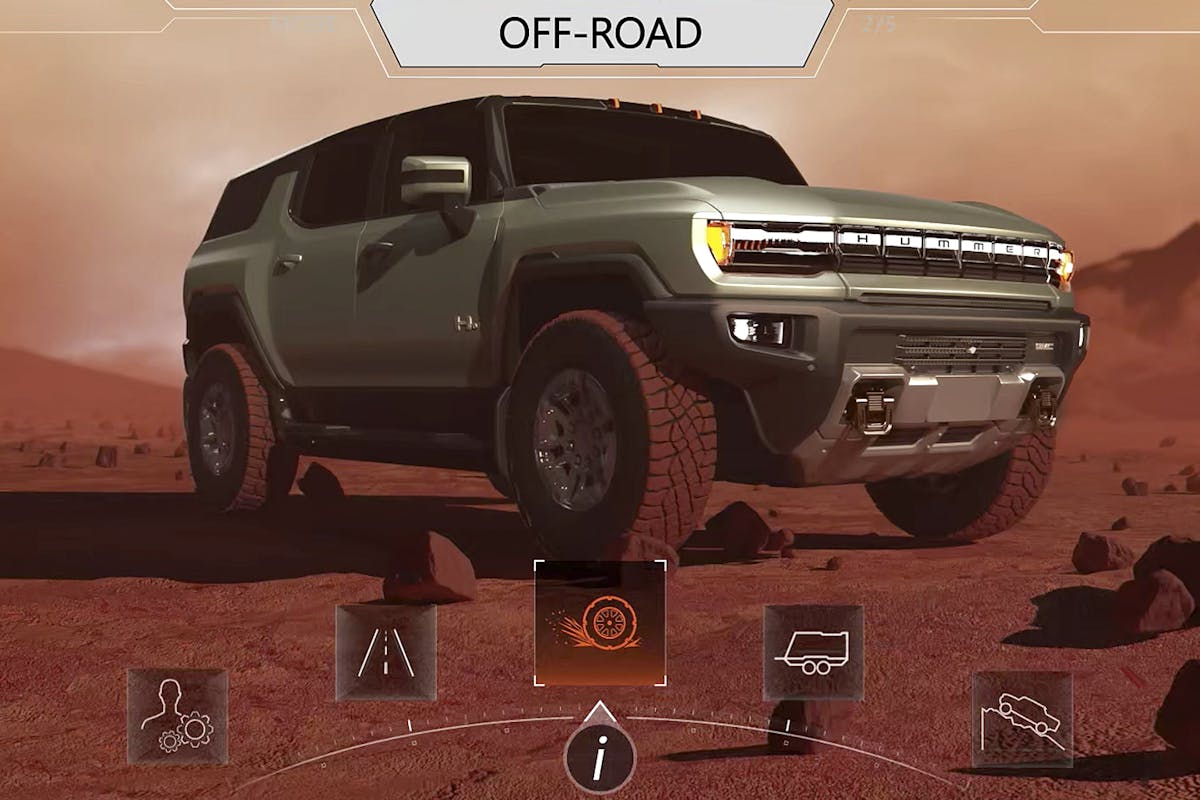This screenshot has height=800, width=1200.
Task: Activate the highlighted Off-Road tire mode
Action: [600, 623]
